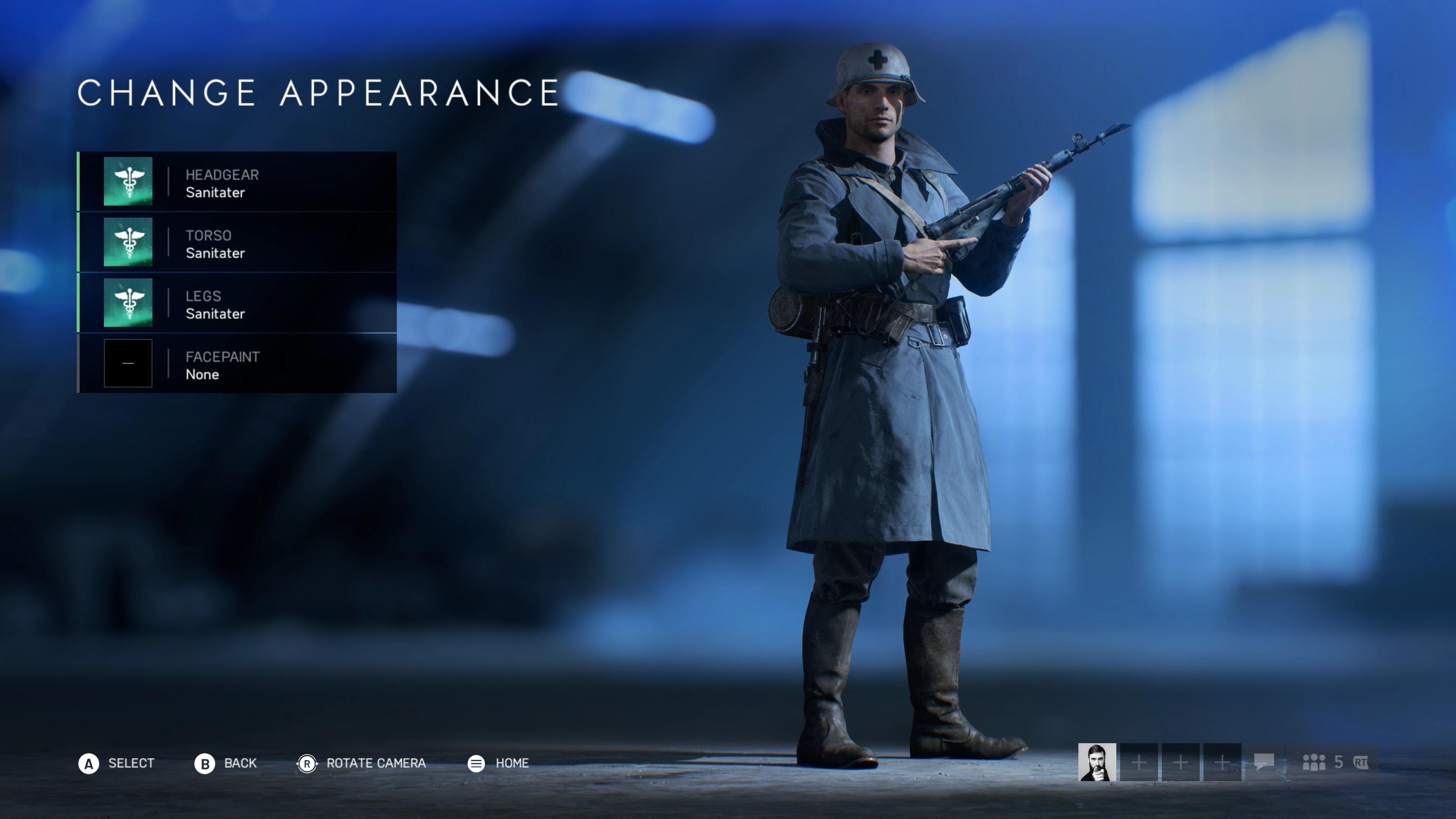Click the squad member portrait thumbnail
The image size is (1456, 819).
1097,763
